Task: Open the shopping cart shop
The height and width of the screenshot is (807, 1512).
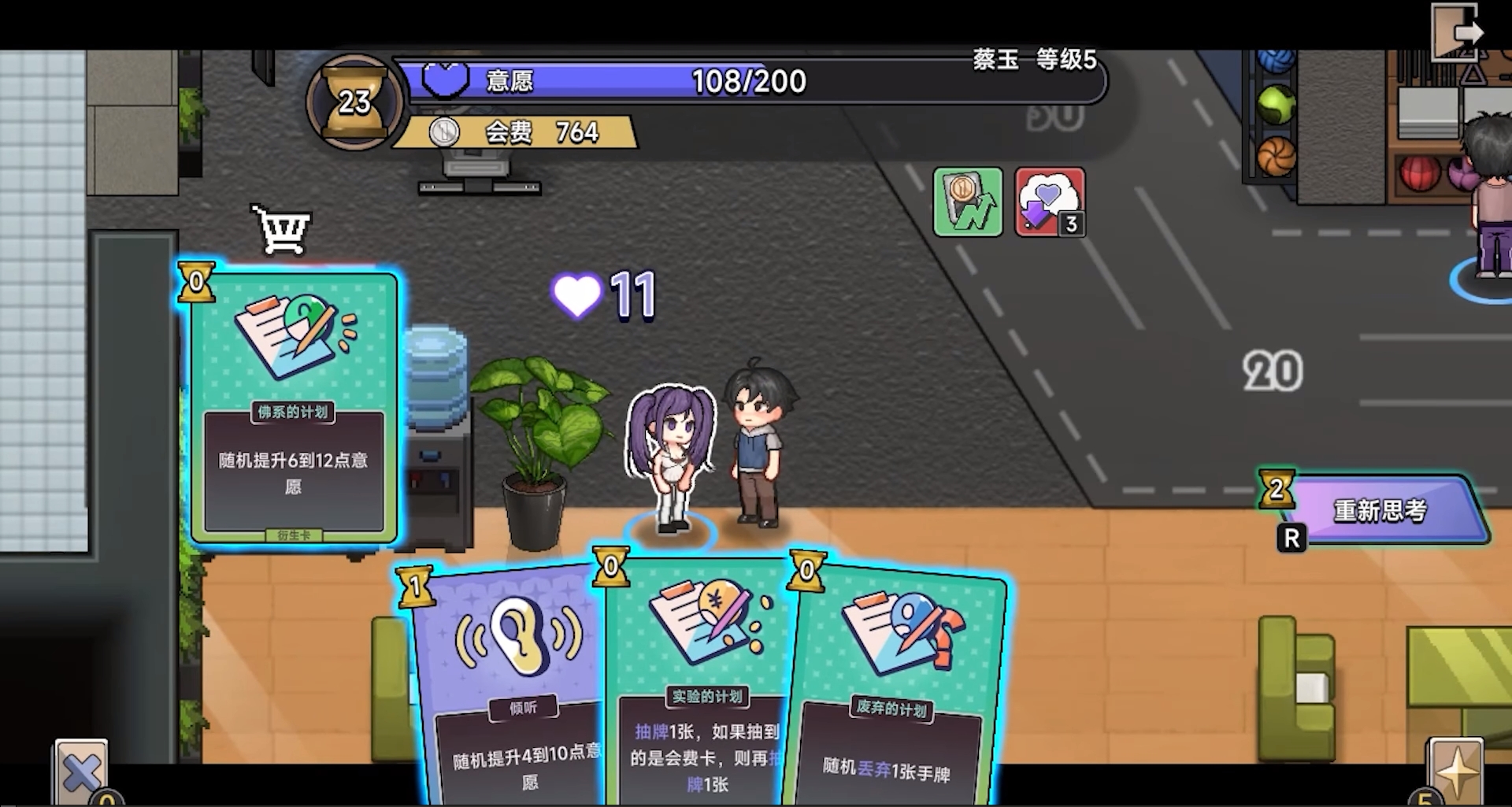Action: tap(282, 229)
